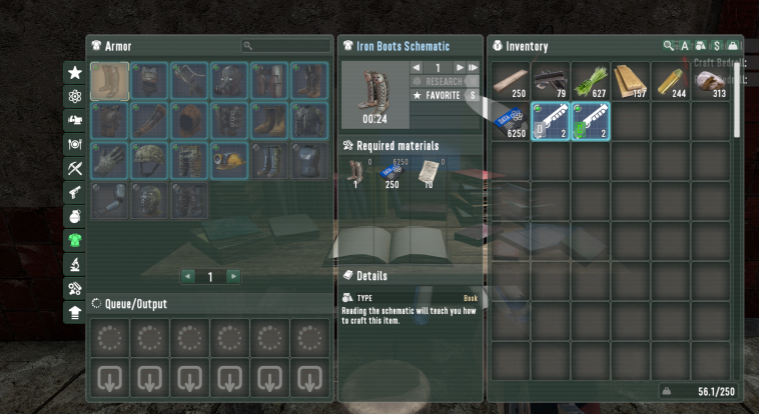Screen dimensions: 759x414
Task: Click the Research button
Action: (440, 81)
